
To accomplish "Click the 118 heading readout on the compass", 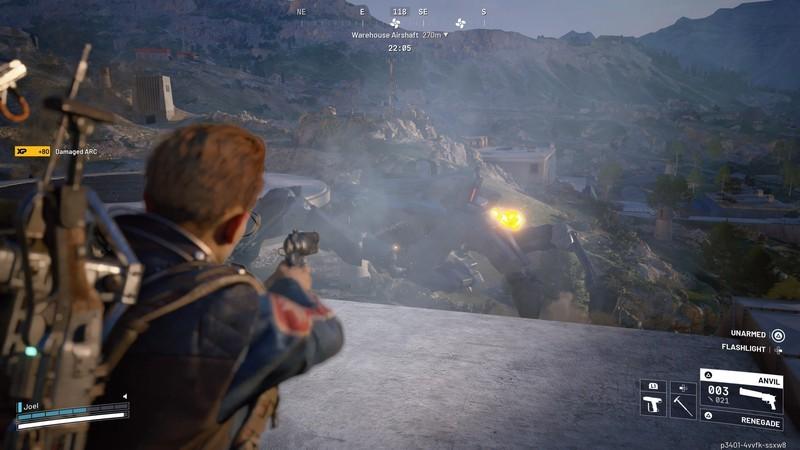I will [399, 12].
